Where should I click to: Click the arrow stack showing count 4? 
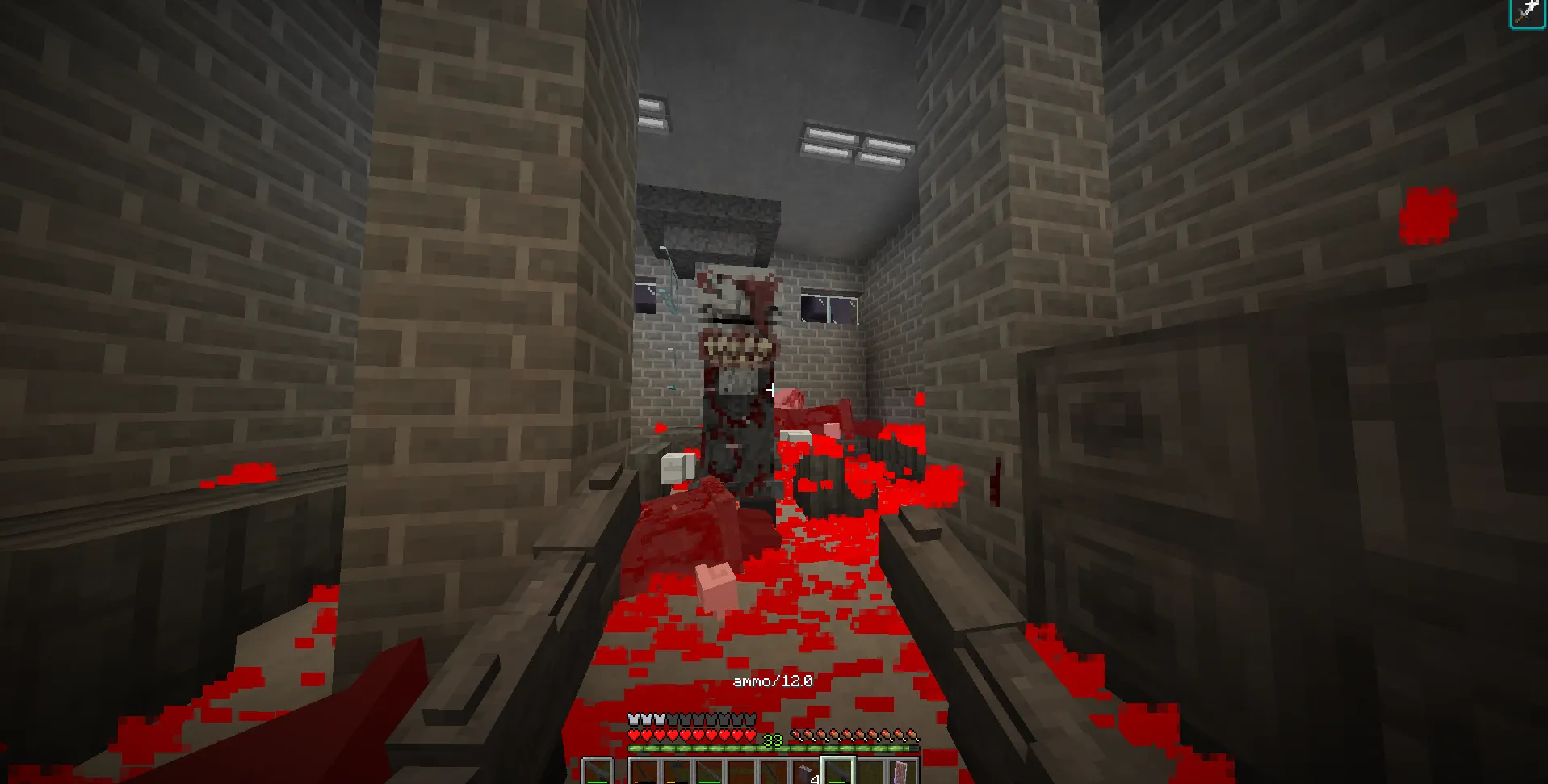click(x=807, y=769)
